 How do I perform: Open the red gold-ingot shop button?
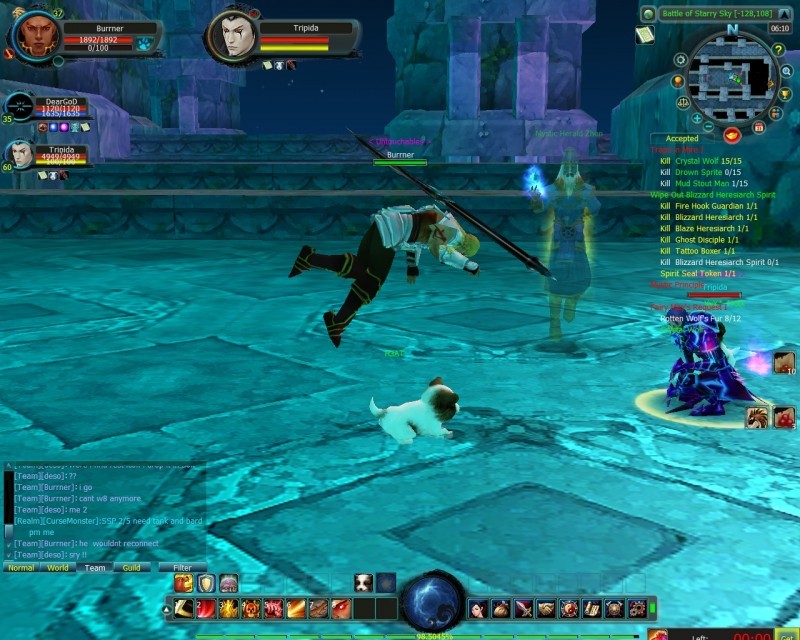(732, 134)
